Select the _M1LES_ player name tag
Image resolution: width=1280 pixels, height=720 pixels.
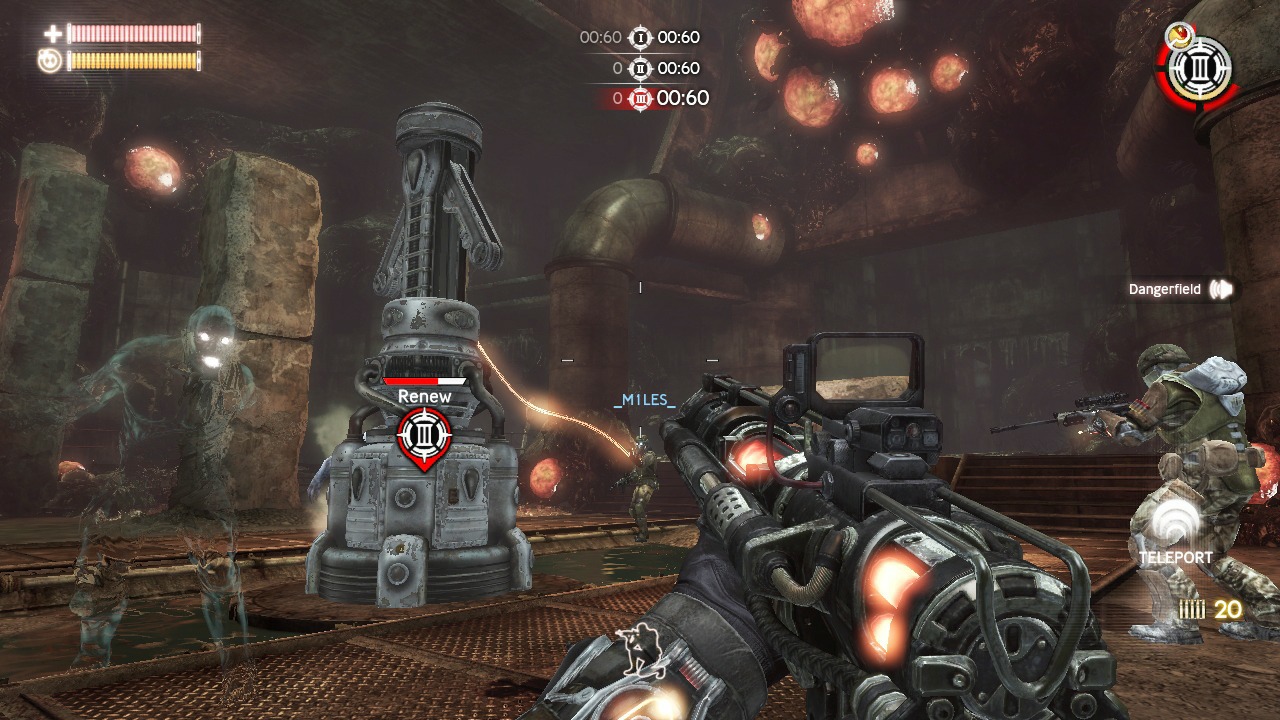[x=644, y=400]
